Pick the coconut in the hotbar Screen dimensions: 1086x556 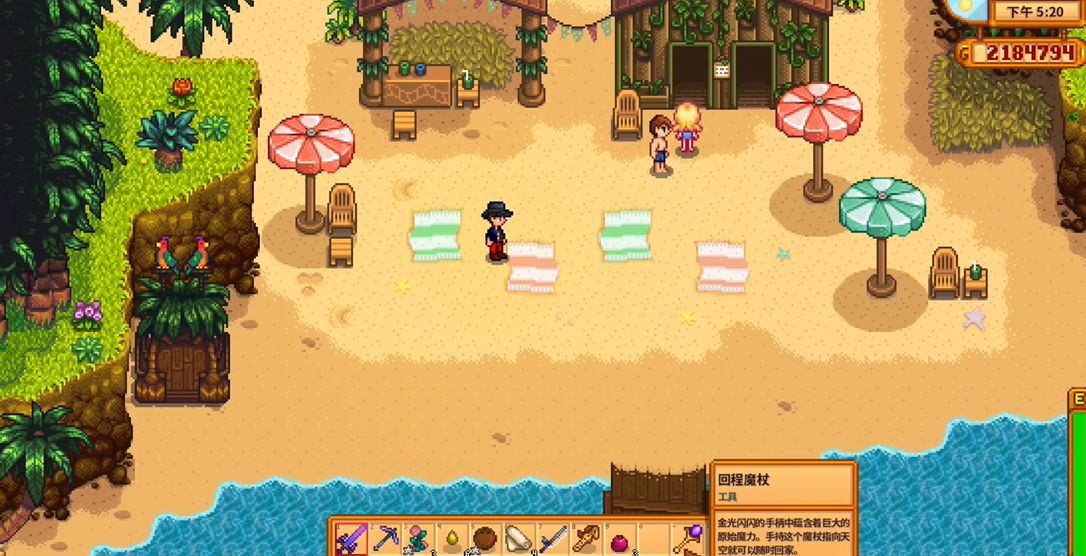485,539
